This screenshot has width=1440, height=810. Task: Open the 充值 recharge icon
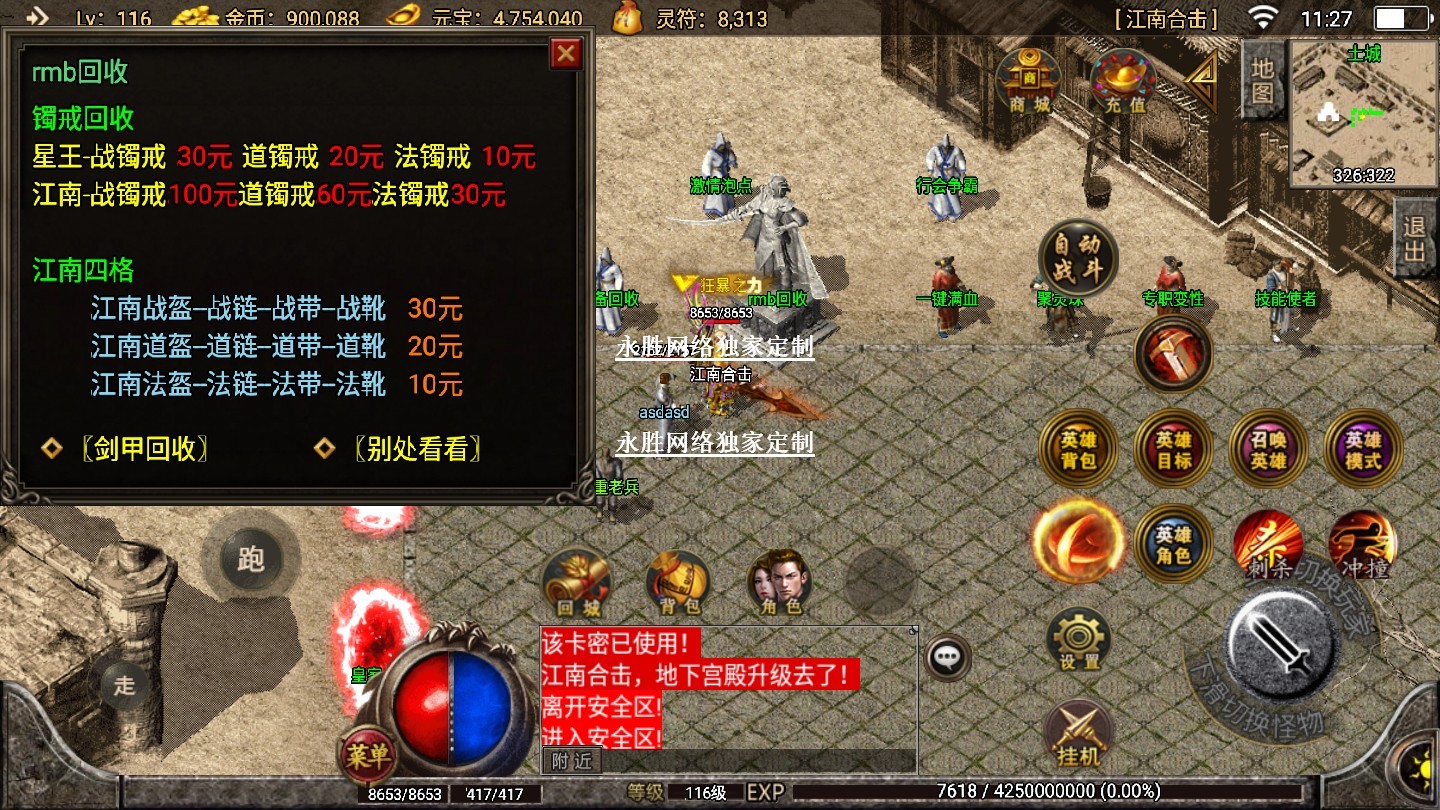click(1124, 80)
